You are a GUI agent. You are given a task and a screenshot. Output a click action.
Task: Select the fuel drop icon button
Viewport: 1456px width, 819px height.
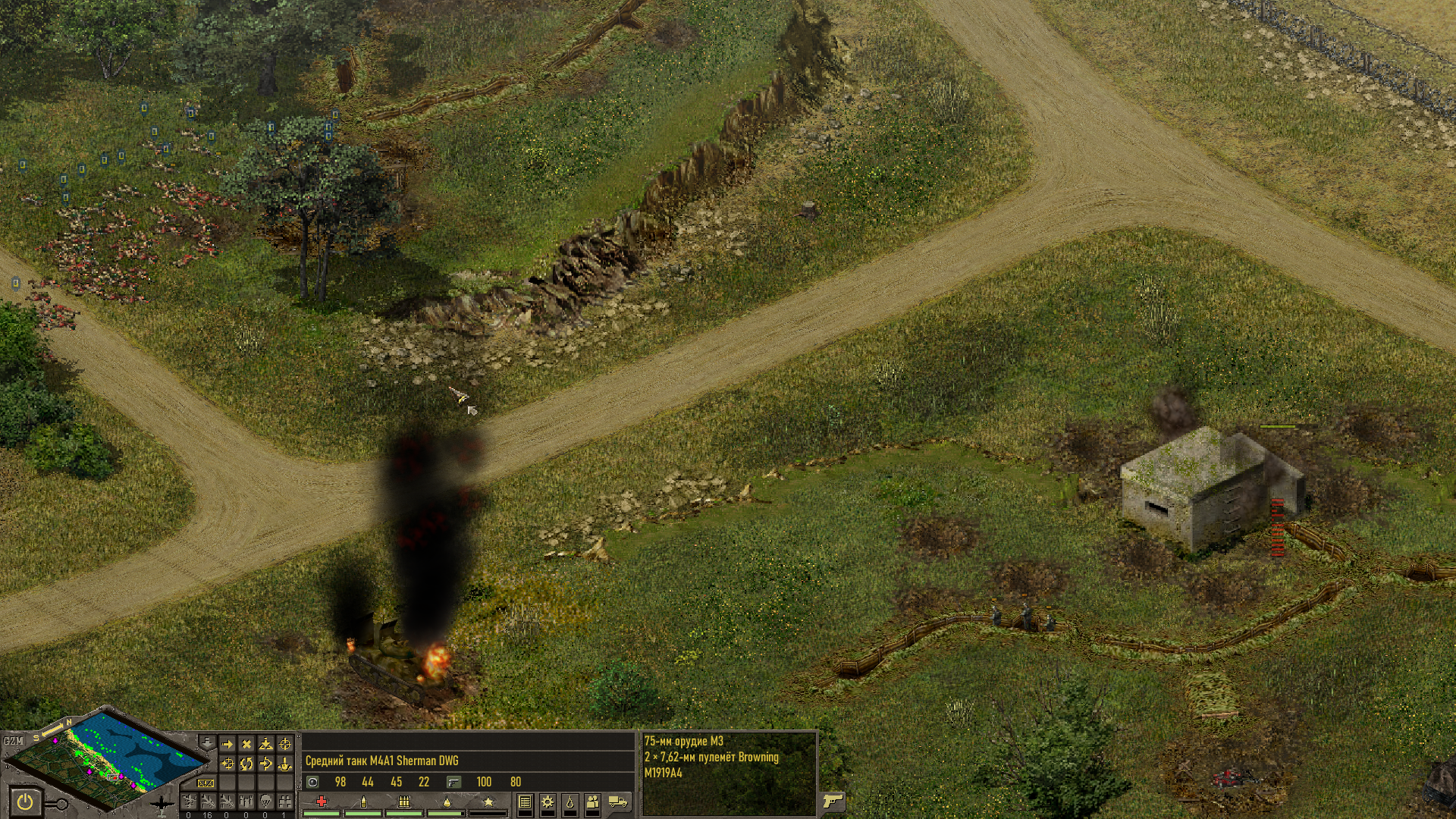click(x=570, y=802)
